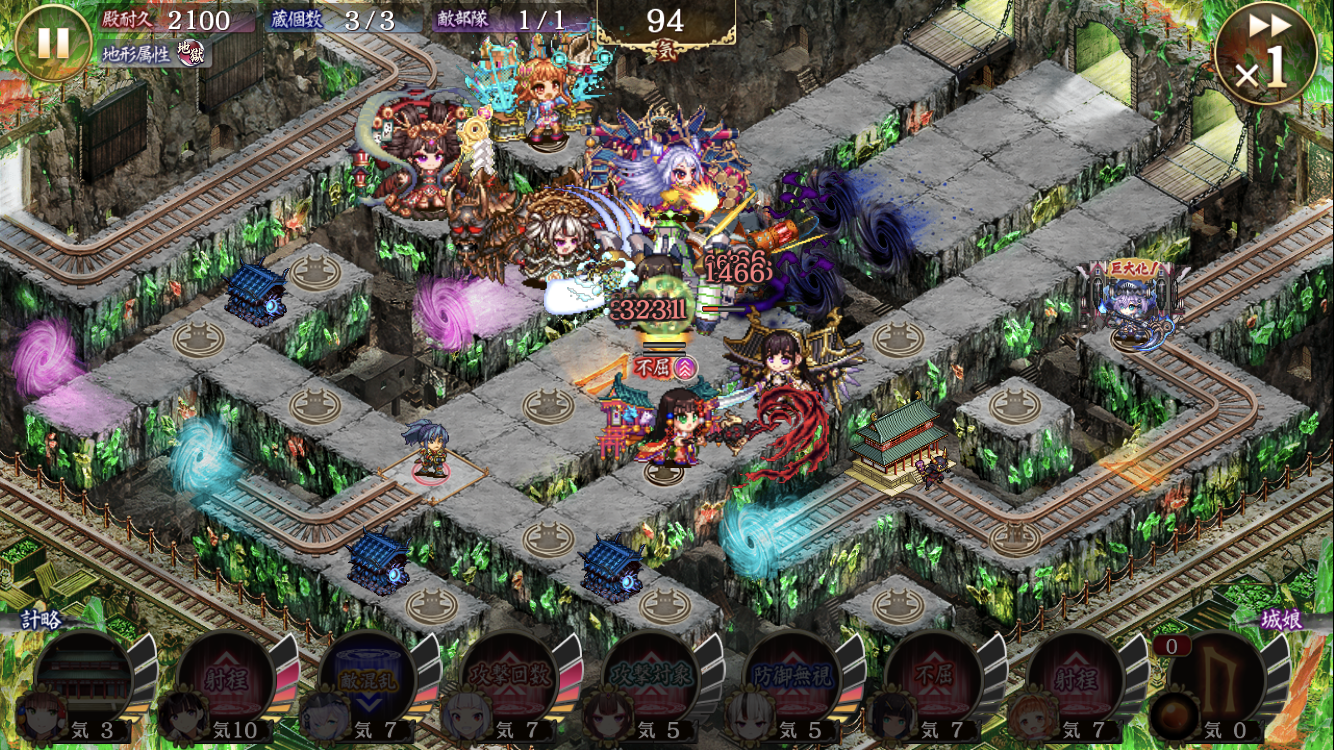The height and width of the screenshot is (750, 1334).
Task: Pause the battle with the pause button
Action: (x=53, y=43)
